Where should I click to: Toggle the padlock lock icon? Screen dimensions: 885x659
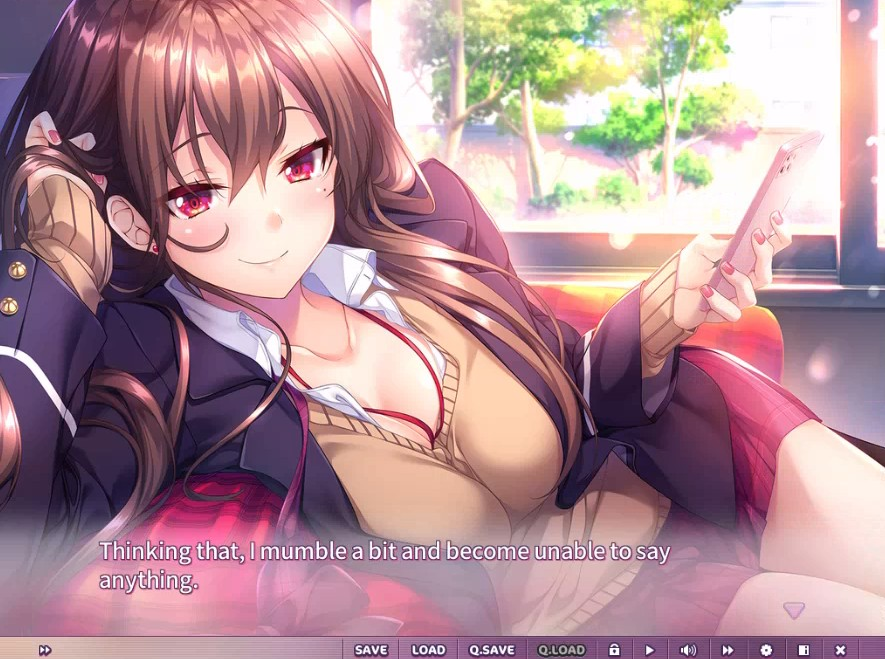[x=614, y=650]
